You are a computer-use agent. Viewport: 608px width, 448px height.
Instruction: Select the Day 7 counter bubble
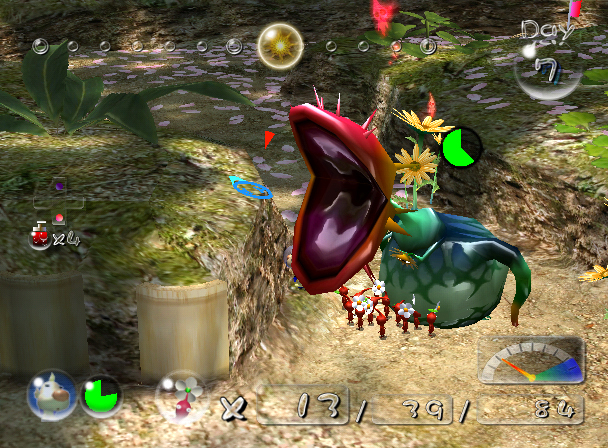point(545,68)
